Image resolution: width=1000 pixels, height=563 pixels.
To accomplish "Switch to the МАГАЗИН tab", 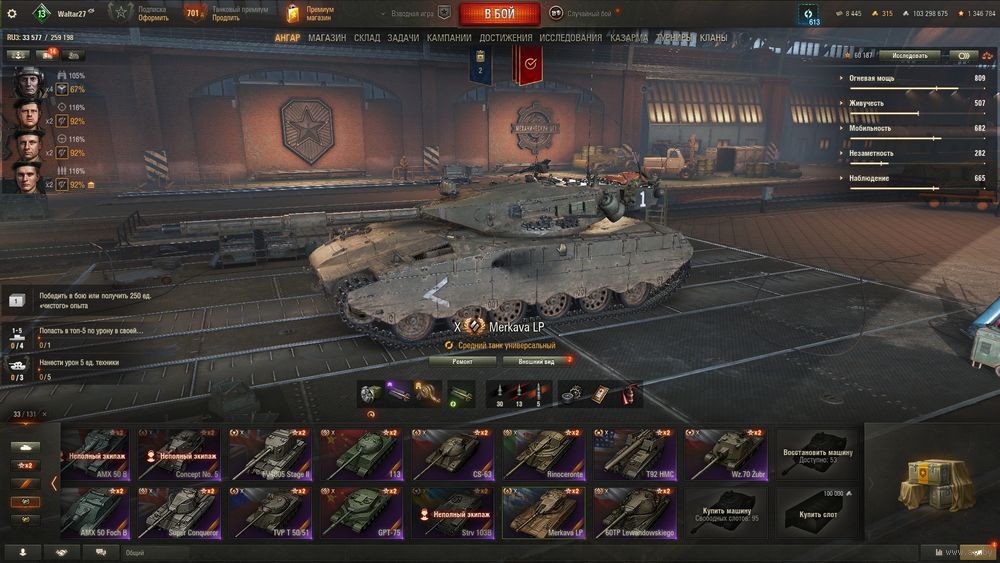I will click(x=327, y=38).
